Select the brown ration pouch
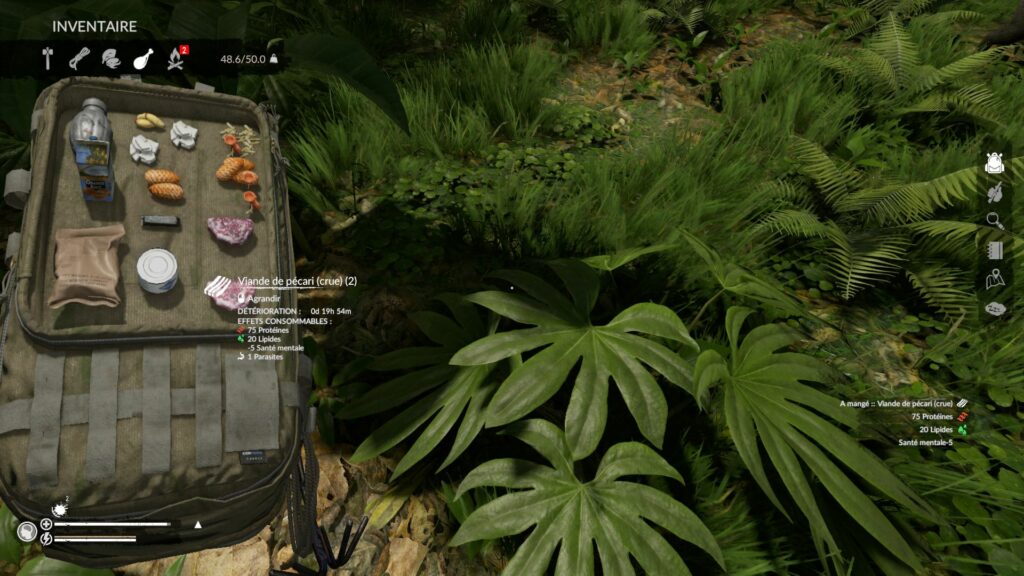This screenshot has width=1024, height=576. [86, 265]
